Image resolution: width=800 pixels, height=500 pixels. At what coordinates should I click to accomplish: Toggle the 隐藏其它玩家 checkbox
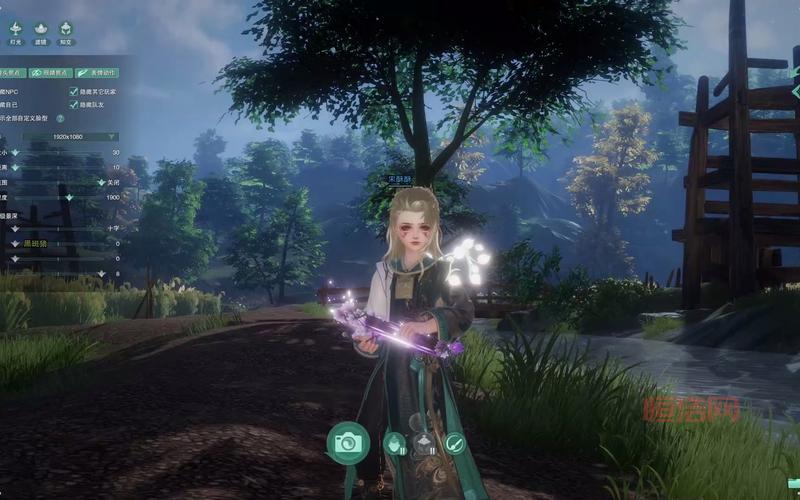[73, 91]
